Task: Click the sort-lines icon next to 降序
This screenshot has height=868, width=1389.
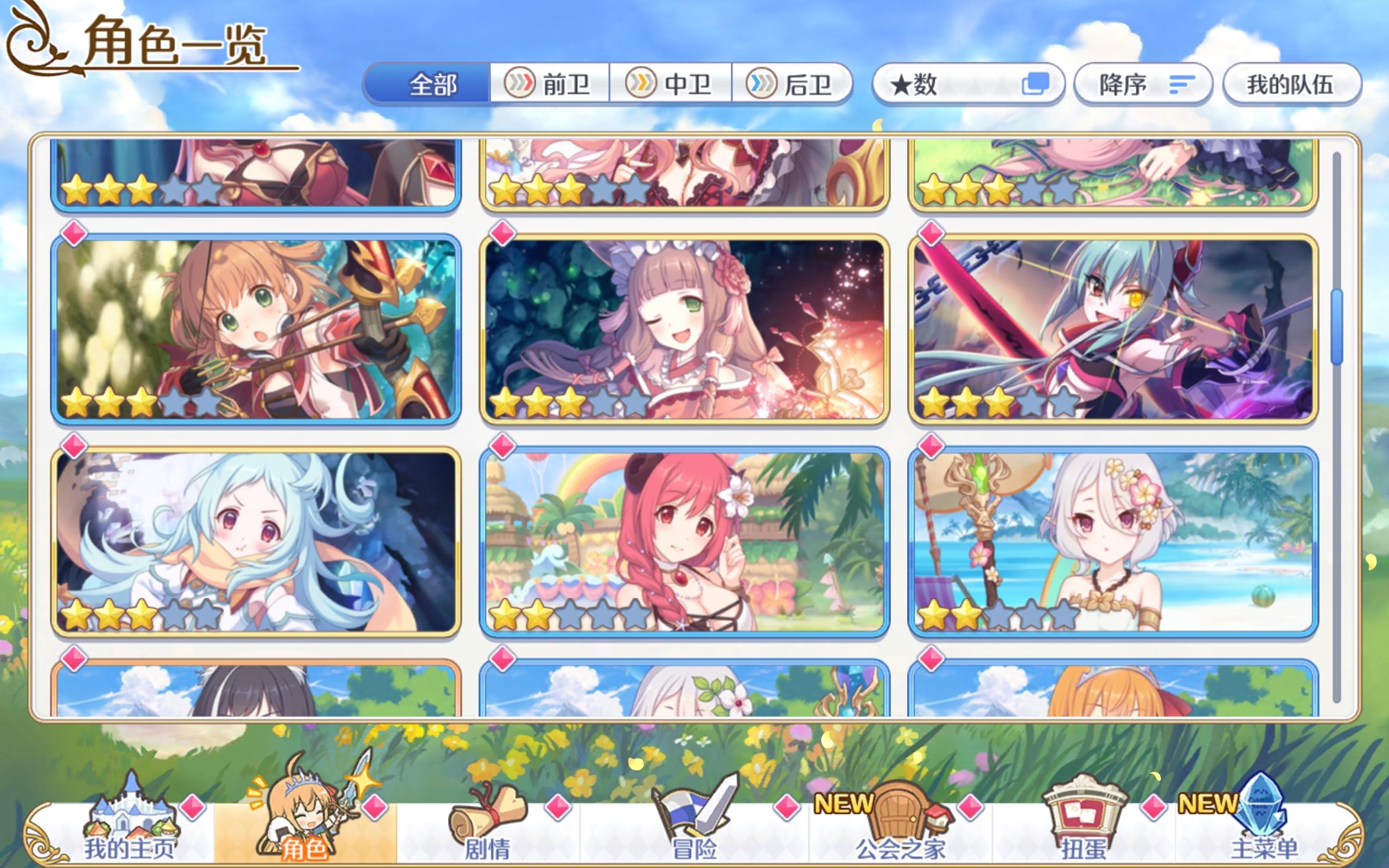Action: tap(1180, 85)
